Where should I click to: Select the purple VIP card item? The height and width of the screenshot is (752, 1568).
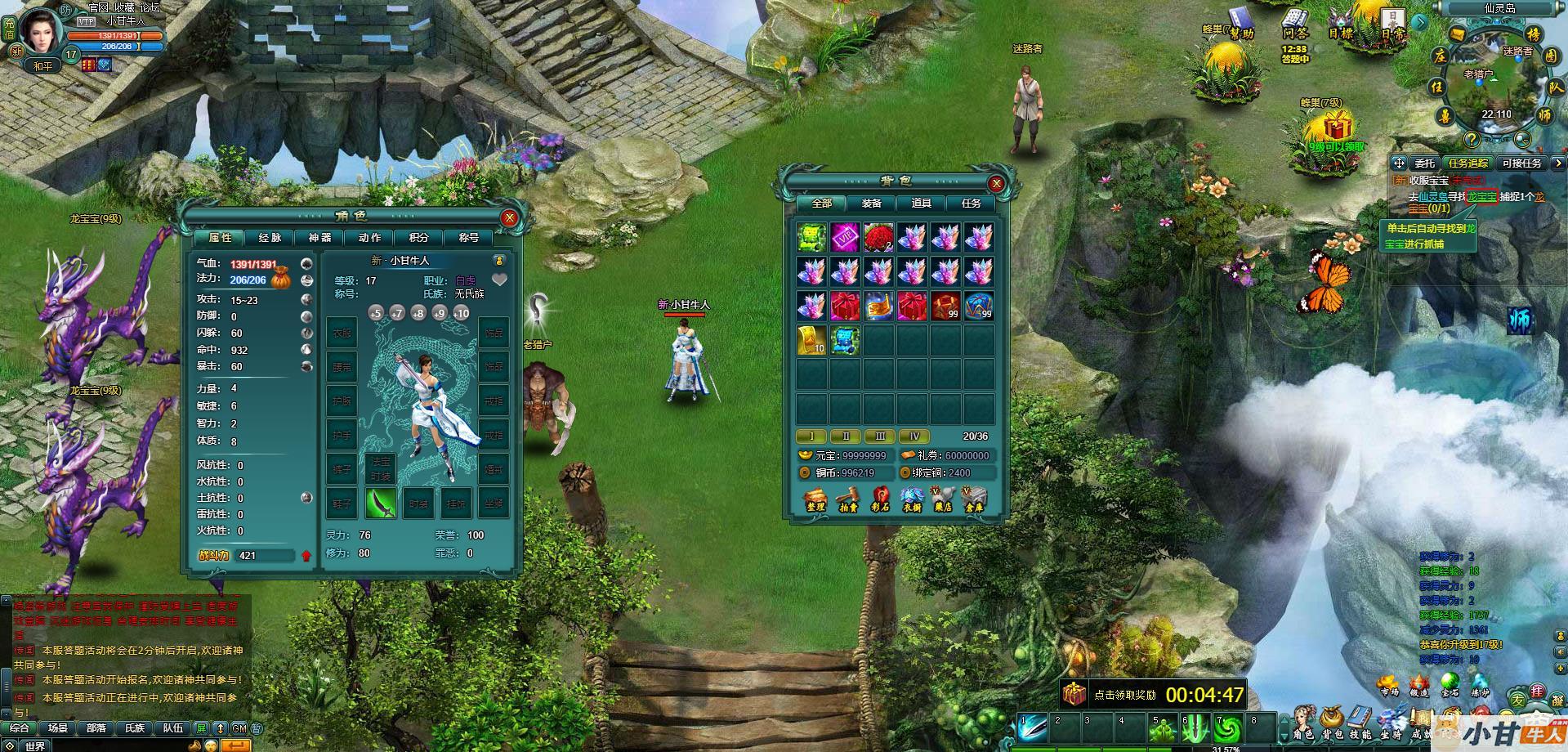pyautogui.click(x=845, y=237)
